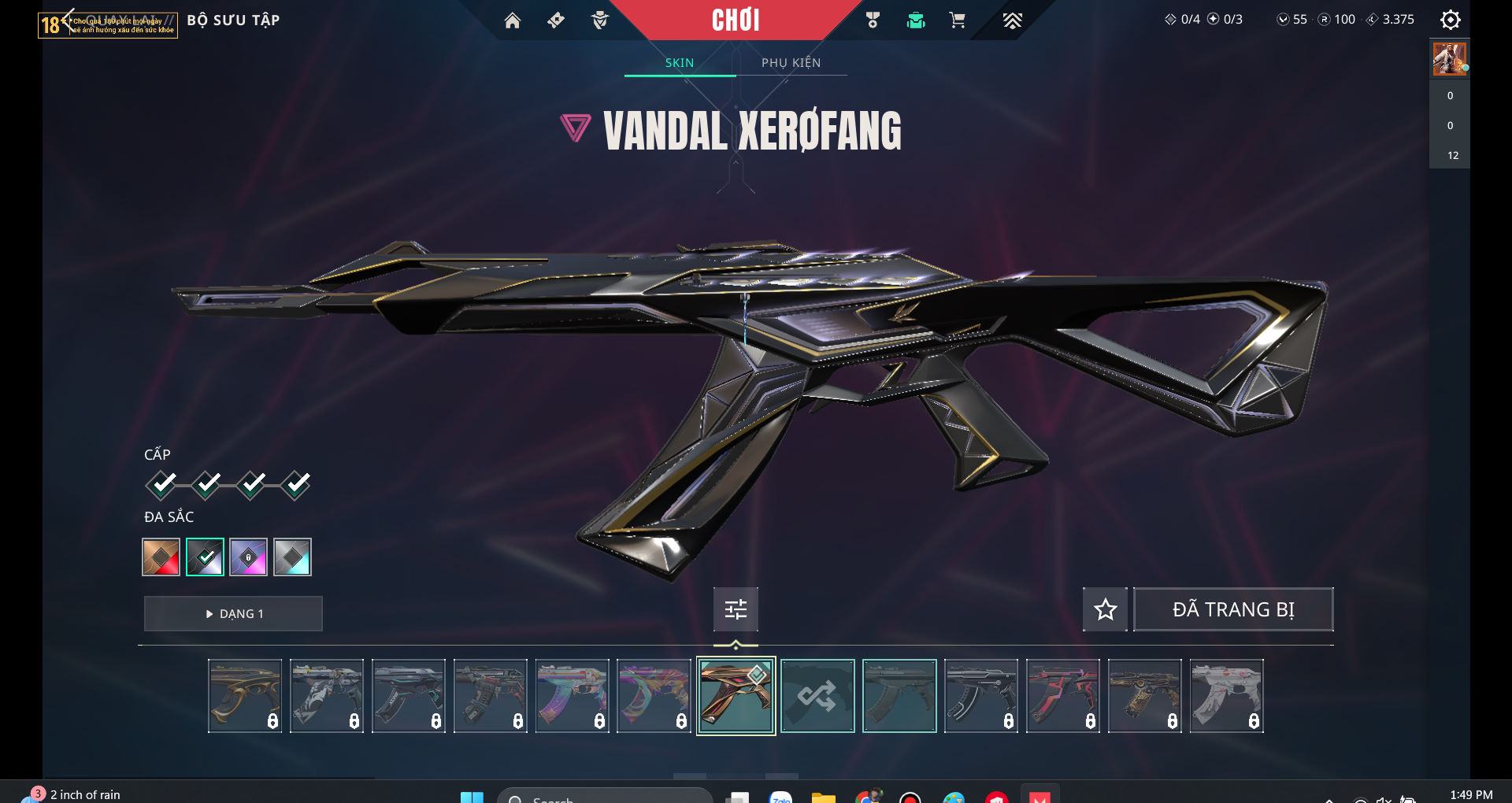
Task: Go to the home screen icon
Action: 513,20
